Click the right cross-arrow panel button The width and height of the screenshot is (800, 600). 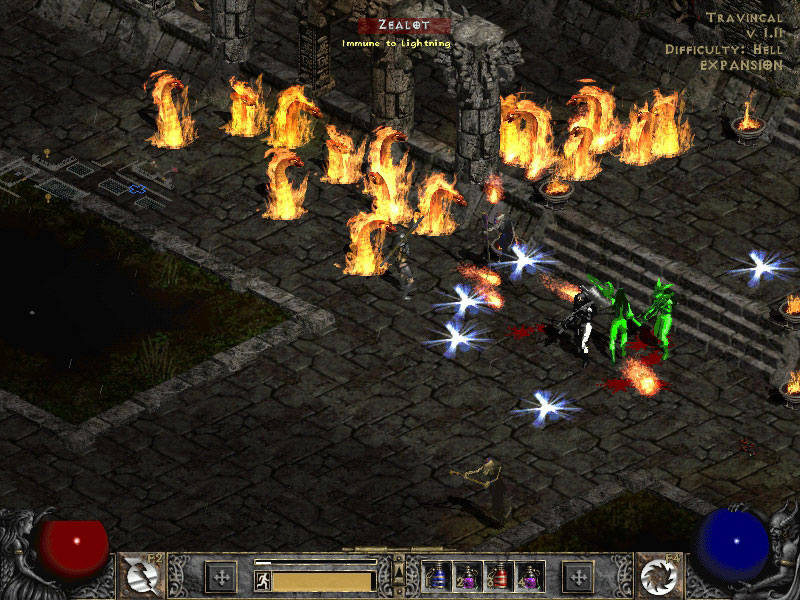[578, 577]
